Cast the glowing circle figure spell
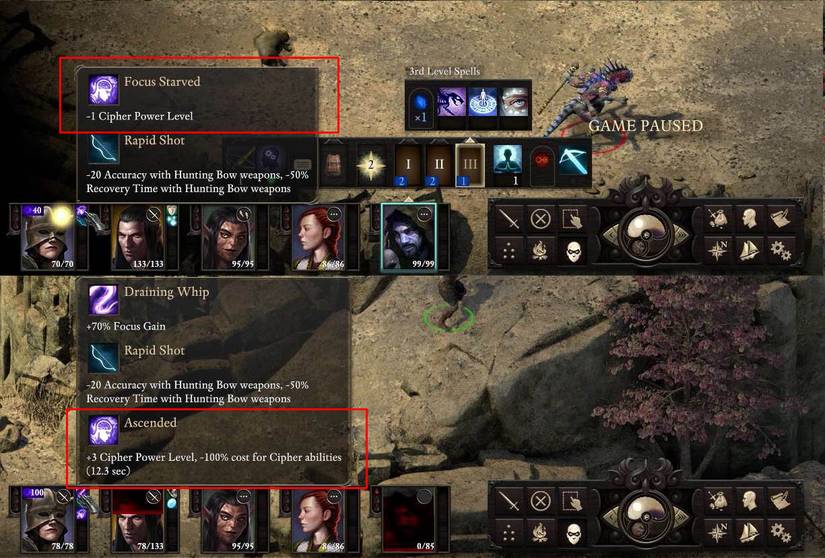This screenshot has height=558, width=825. [483, 103]
